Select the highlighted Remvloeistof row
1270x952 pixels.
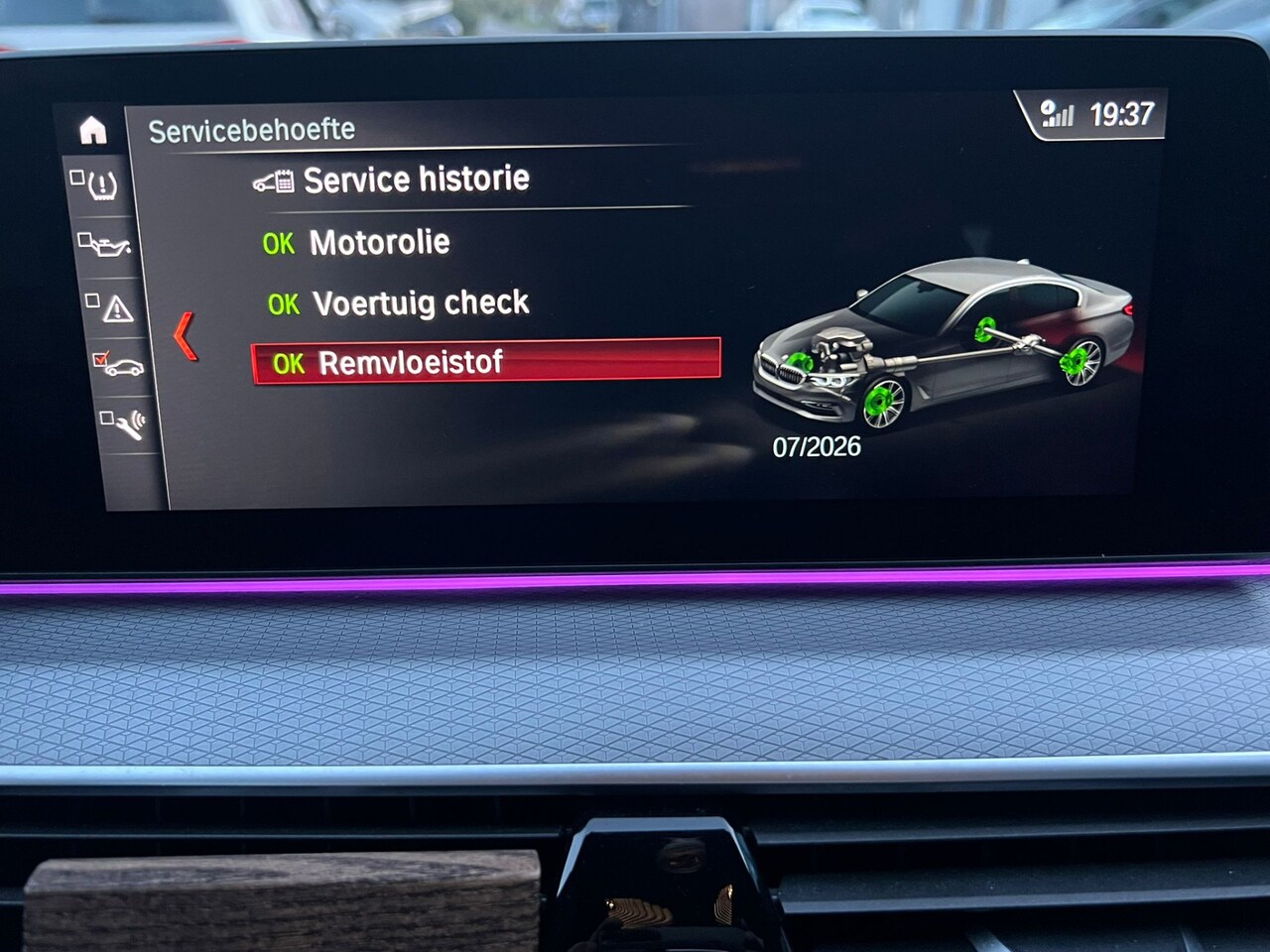pyautogui.click(x=486, y=362)
